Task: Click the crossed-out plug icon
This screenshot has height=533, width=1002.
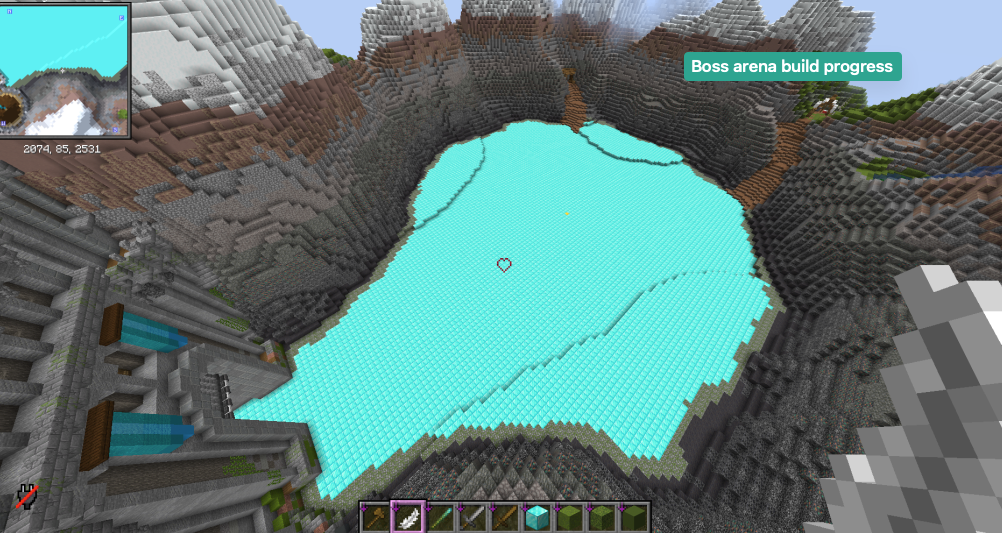Action: (27, 496)
